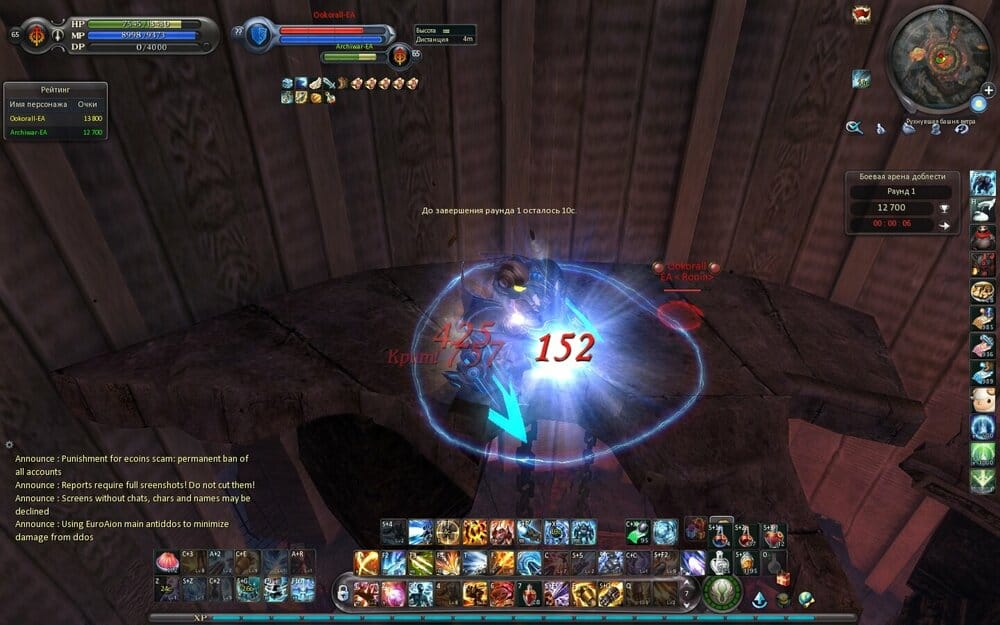1000x625 pixels.
Task: Open the small red gift box icon
Action: click(784, 579)
